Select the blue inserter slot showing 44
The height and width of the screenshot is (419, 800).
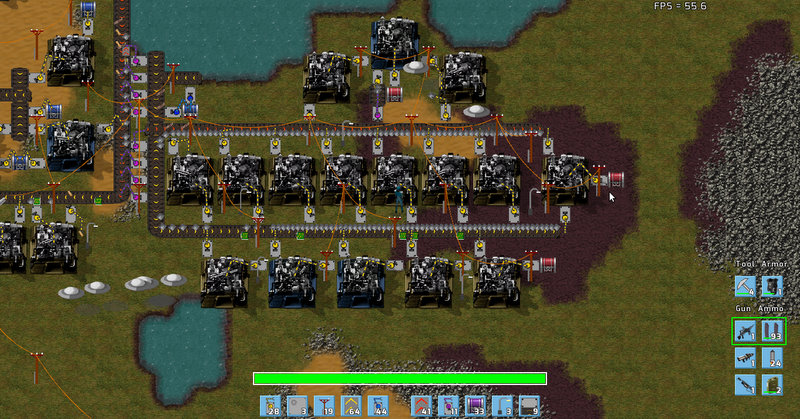click(x=378, y=406)
